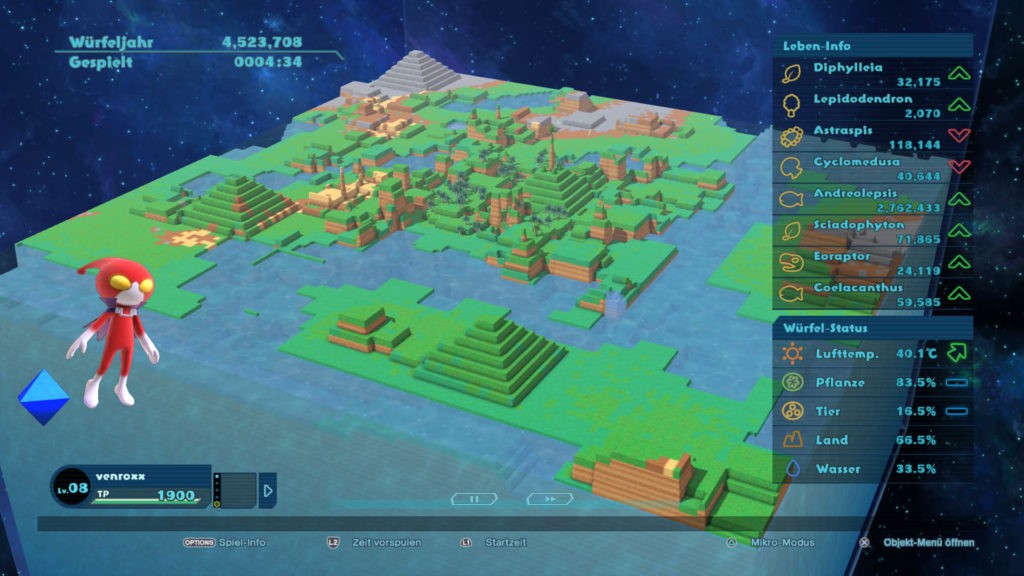
Task: Choose the Coelacanthus row
Action: pyautogui.click(x=872, y=293)
